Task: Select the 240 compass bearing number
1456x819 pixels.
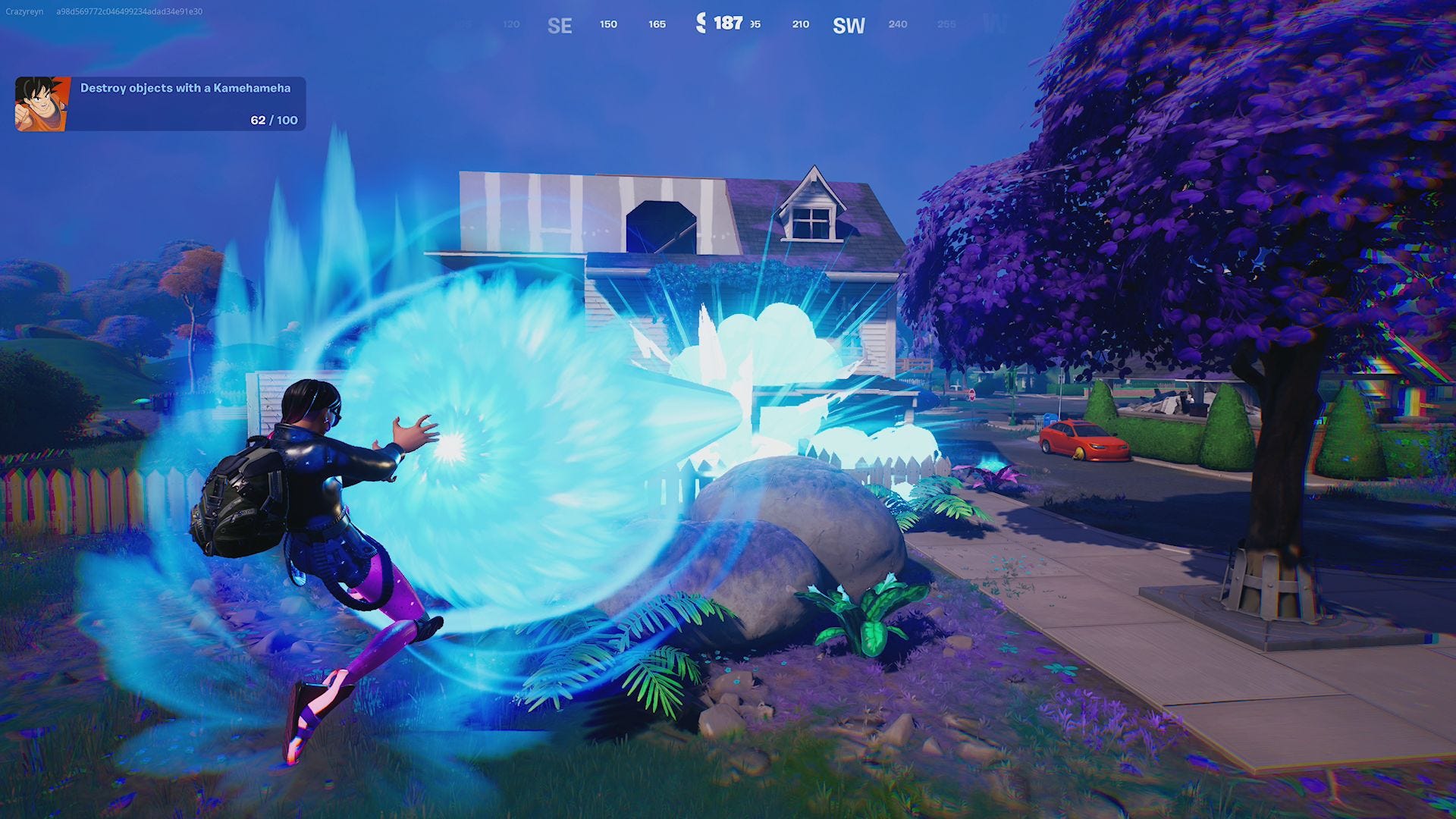Action: [898, 24]
